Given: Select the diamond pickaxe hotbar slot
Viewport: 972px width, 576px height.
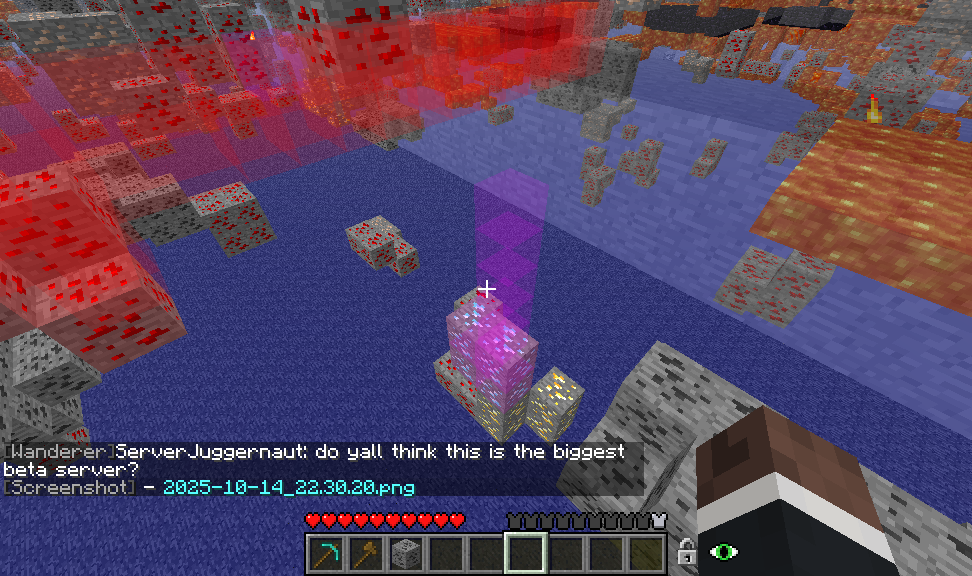Looking at the screenshot, I should [325, 552].
